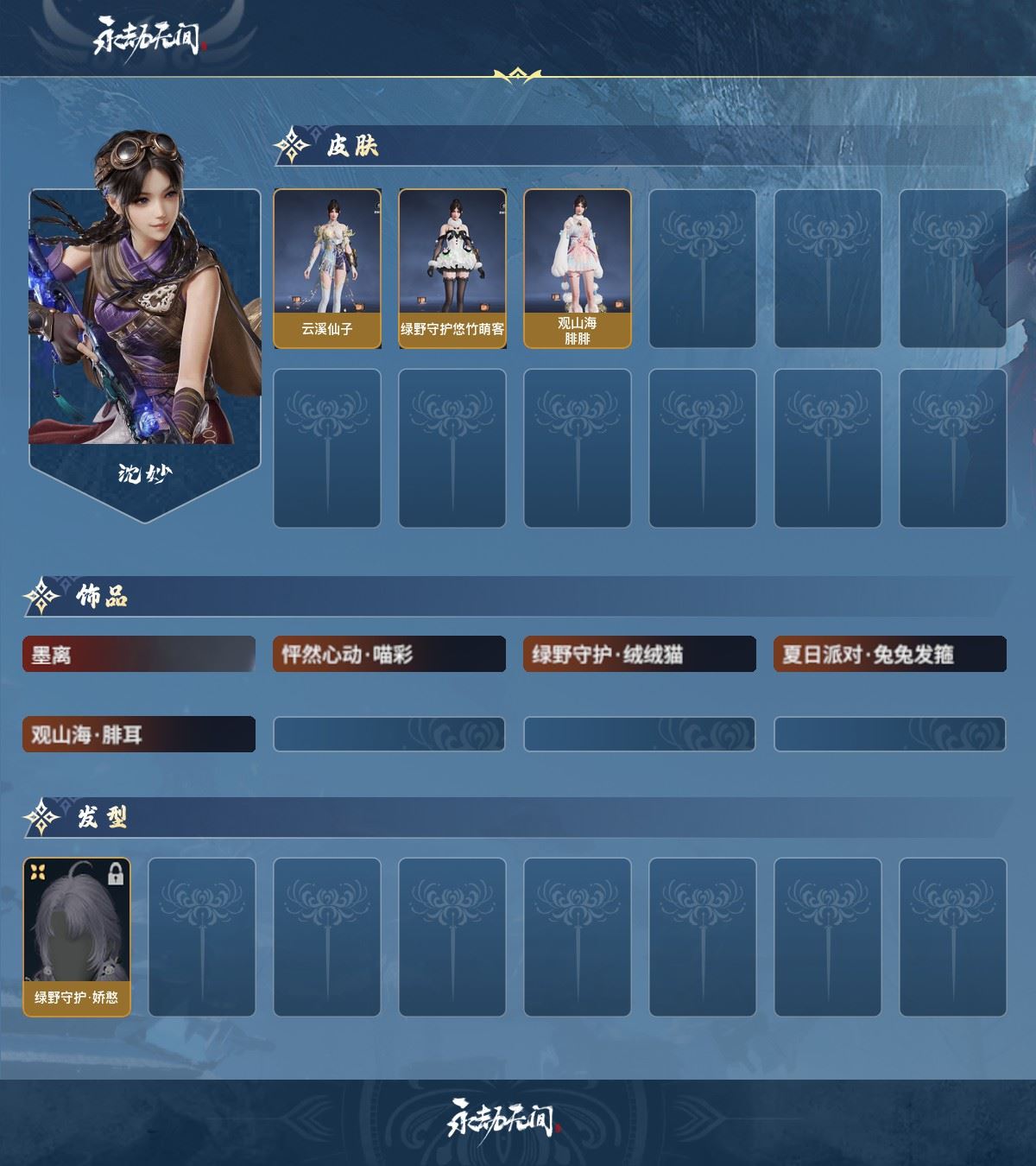Viewport: 1036px width, 1166px height.
Task: Select the 夏日派对·兔兔发箍 accessory
Action: [x=890, y=655]
